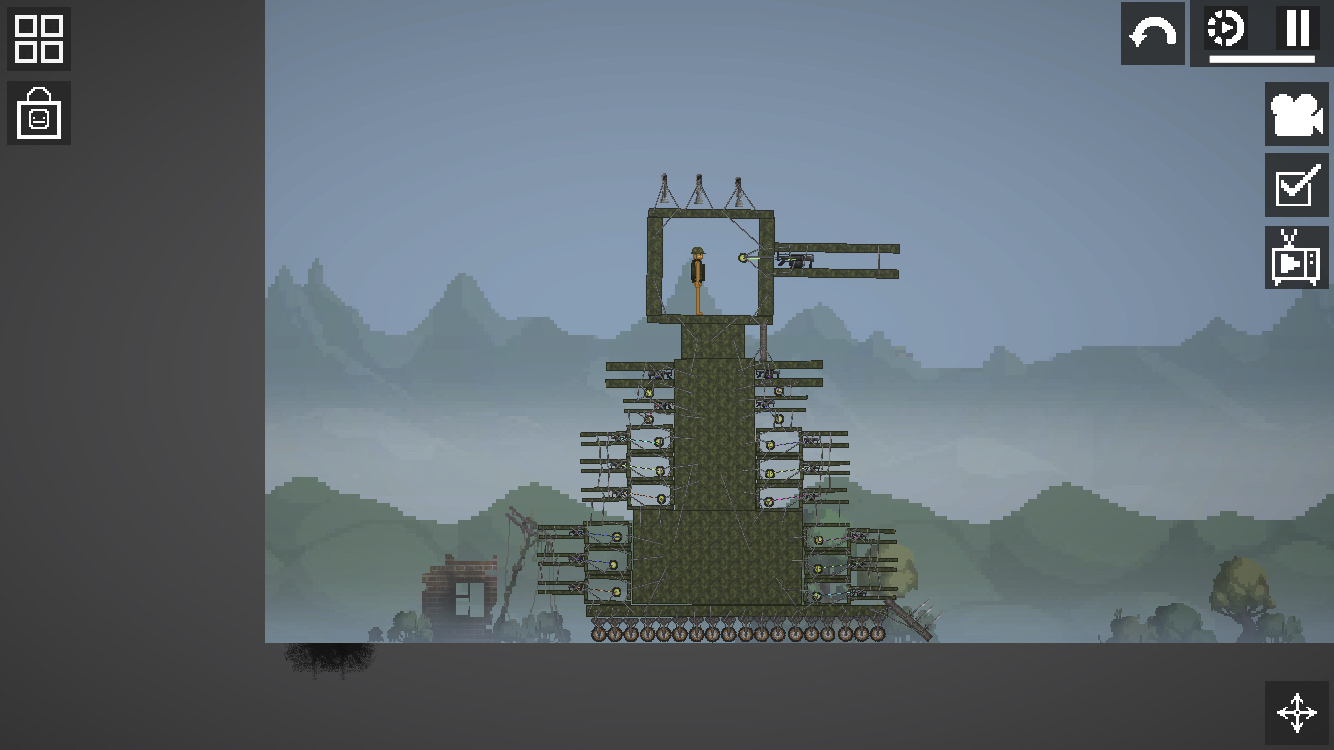Open the shopping bag store icon
This screenshot has width=1334, height=750.
[x=39, y=114]
